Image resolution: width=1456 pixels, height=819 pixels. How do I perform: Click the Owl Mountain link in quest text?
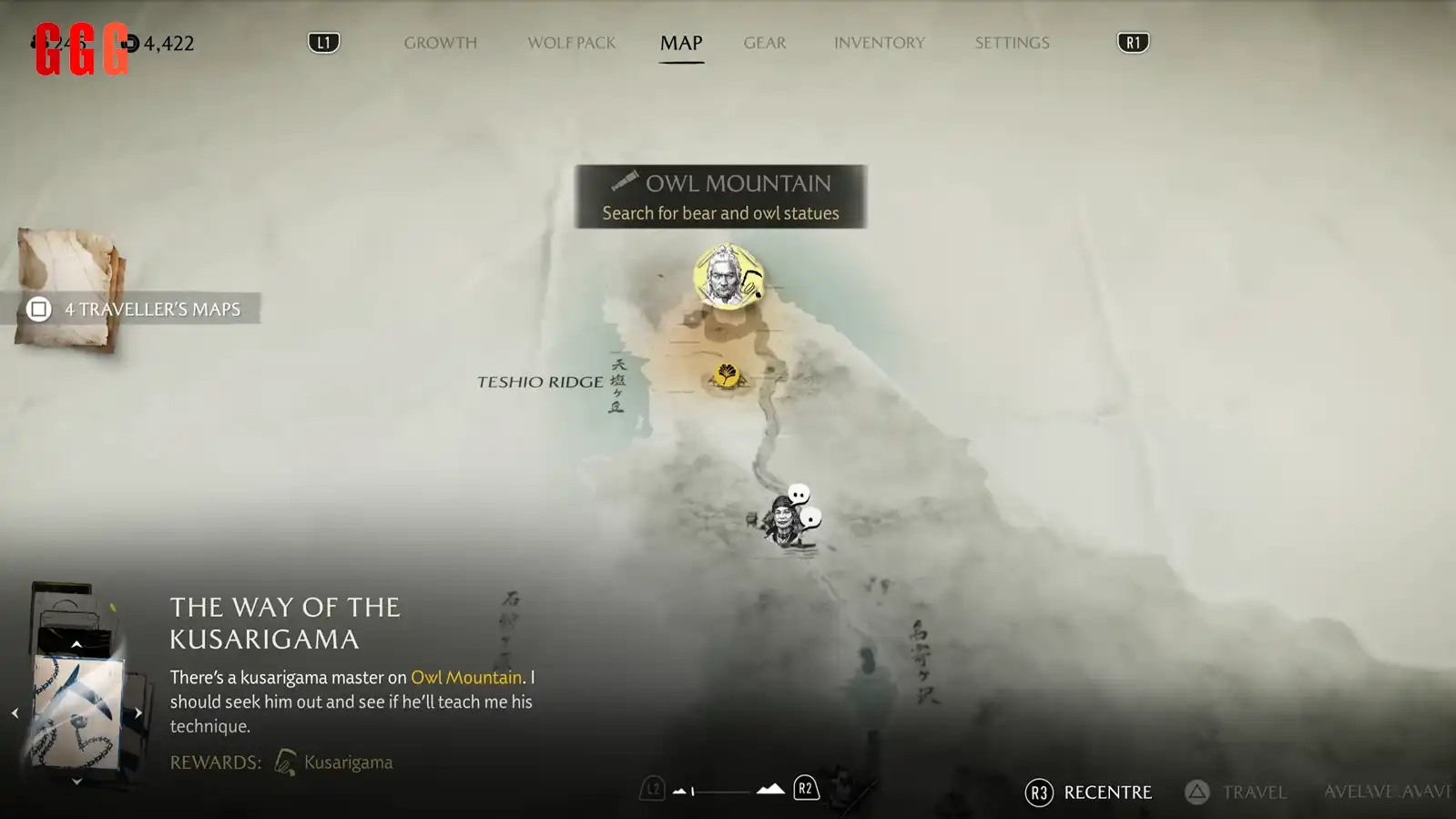(x=466, y=677)
